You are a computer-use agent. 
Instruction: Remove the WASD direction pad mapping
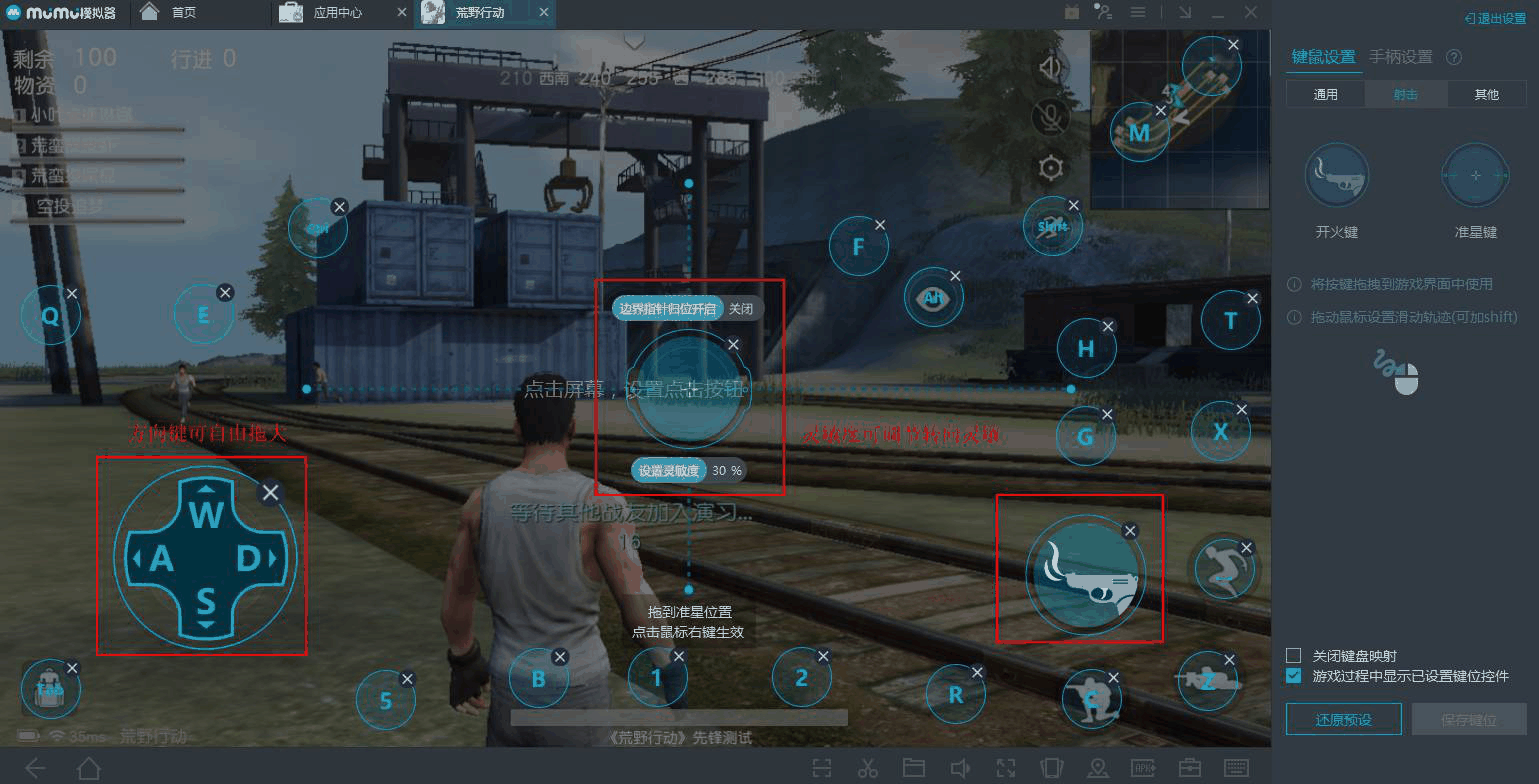[x=270, y=492]
